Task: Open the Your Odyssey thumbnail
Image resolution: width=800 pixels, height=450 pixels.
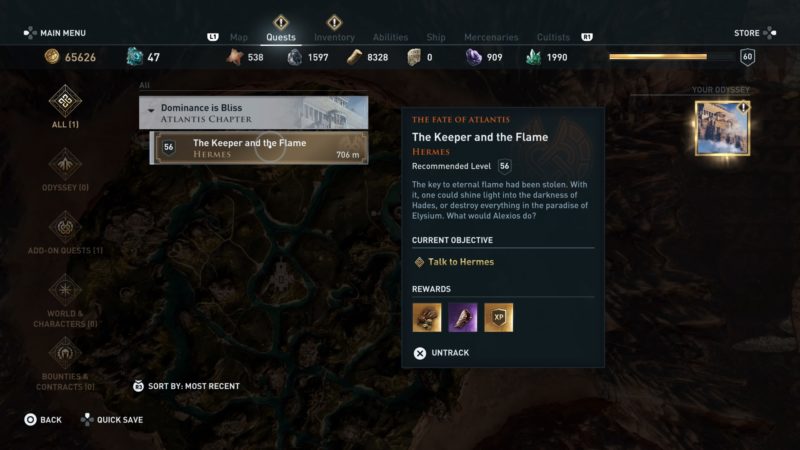Action: coord(722,128)
